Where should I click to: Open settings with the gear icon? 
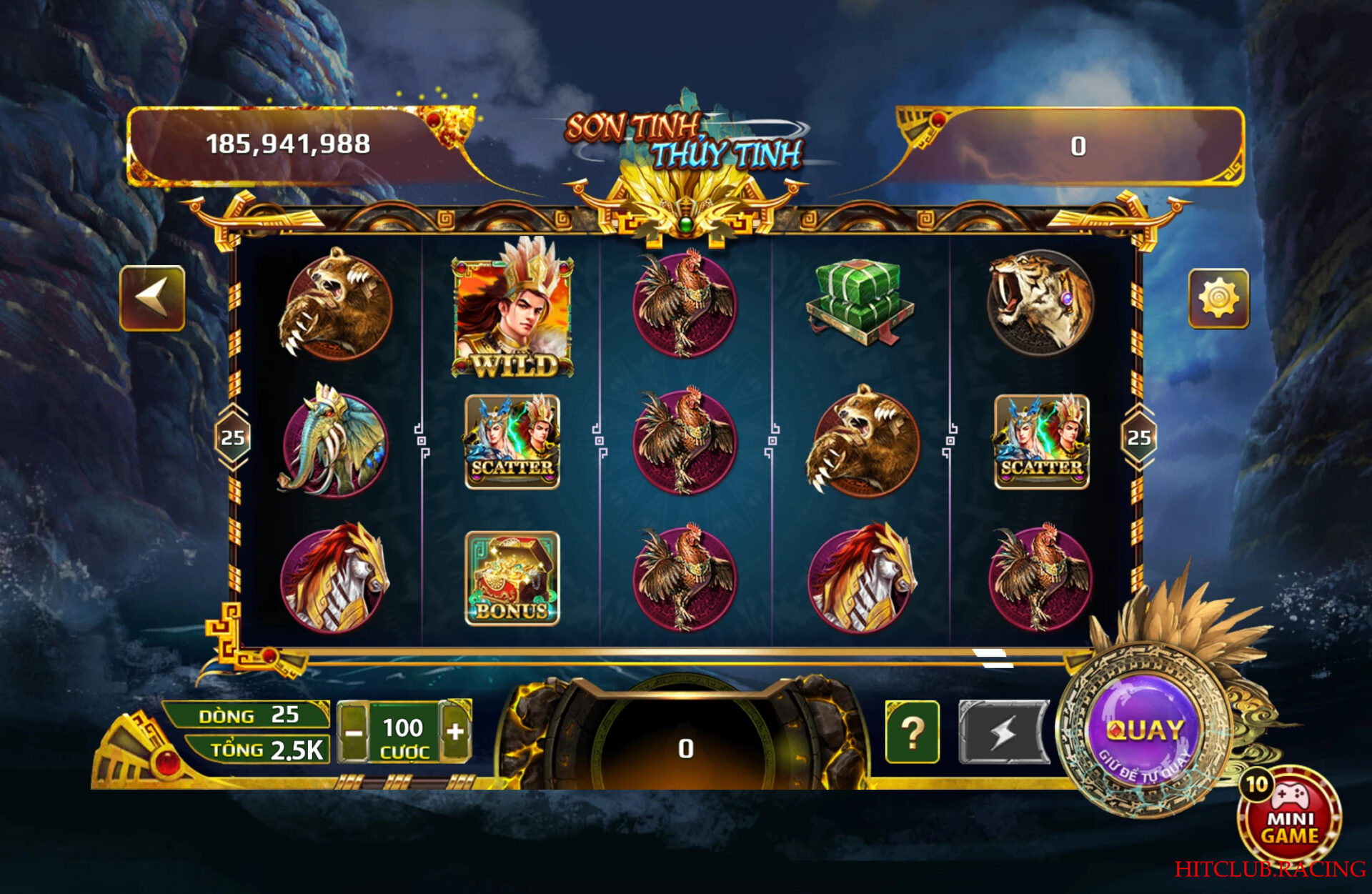tap(1218, 298)
